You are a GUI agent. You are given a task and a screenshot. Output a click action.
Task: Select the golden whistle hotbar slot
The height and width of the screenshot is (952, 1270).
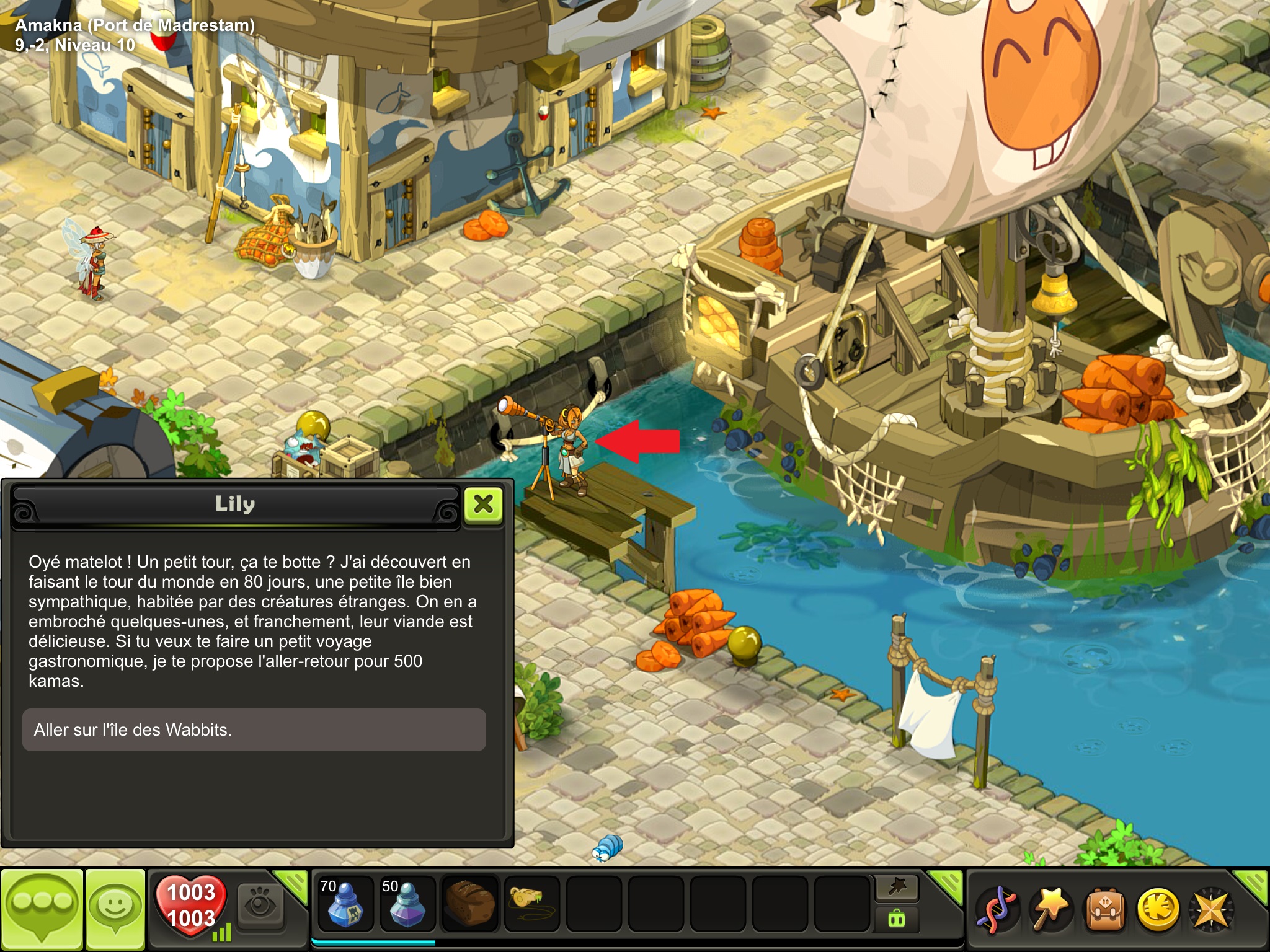tap(531, 904)
